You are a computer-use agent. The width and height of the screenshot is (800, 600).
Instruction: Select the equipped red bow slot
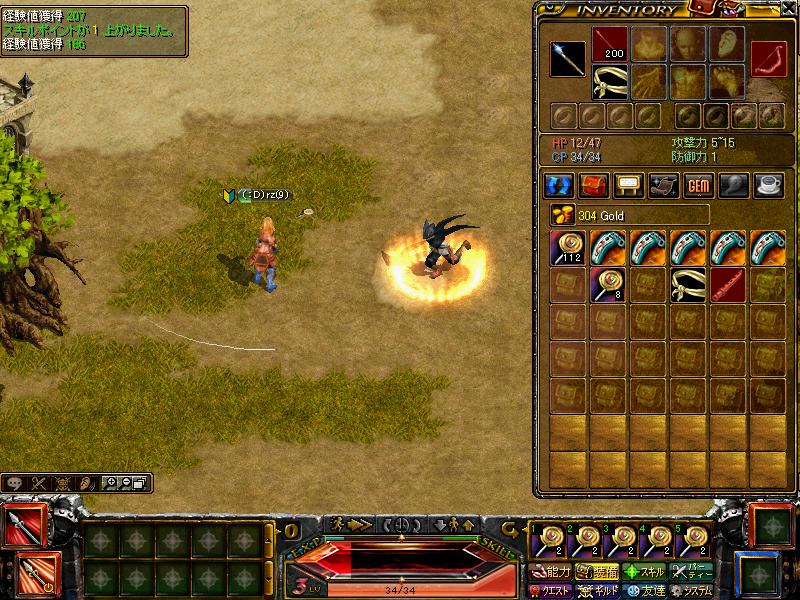[x=769, y=59]
